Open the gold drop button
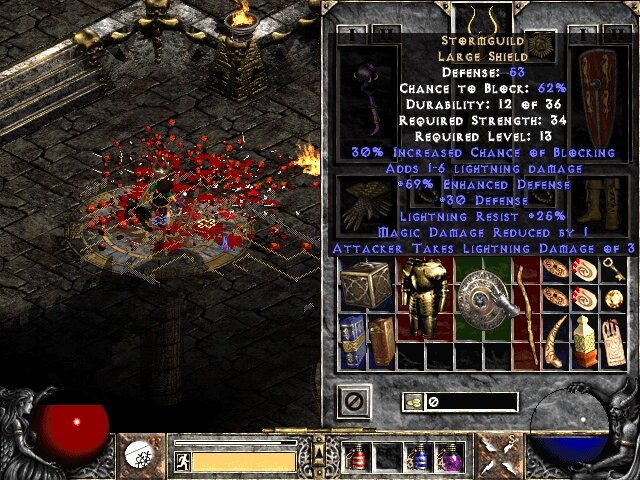The height and width of the screenshot is (480, 640). (x=411, y=402)
